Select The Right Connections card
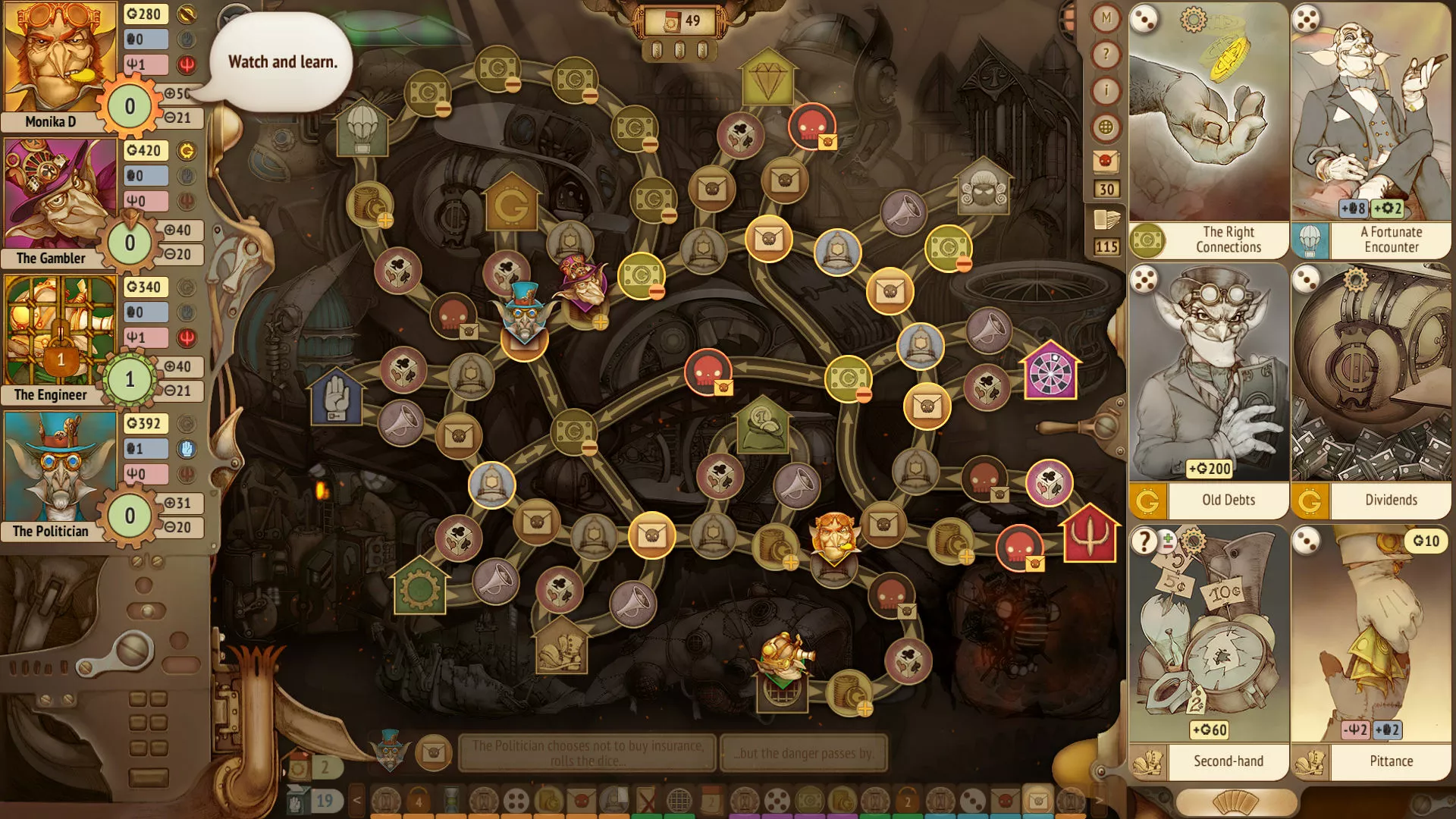This screenshot has width=1456, height=819. [1208, 130]
